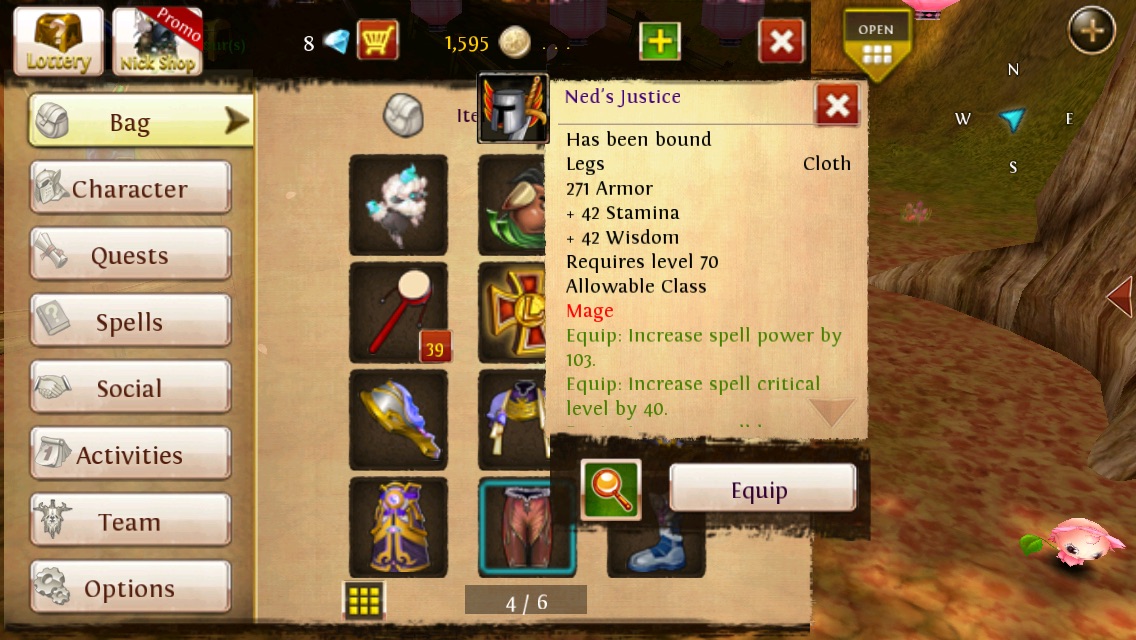
Task: Click the red shopping cart button
Action: [377, 41]
